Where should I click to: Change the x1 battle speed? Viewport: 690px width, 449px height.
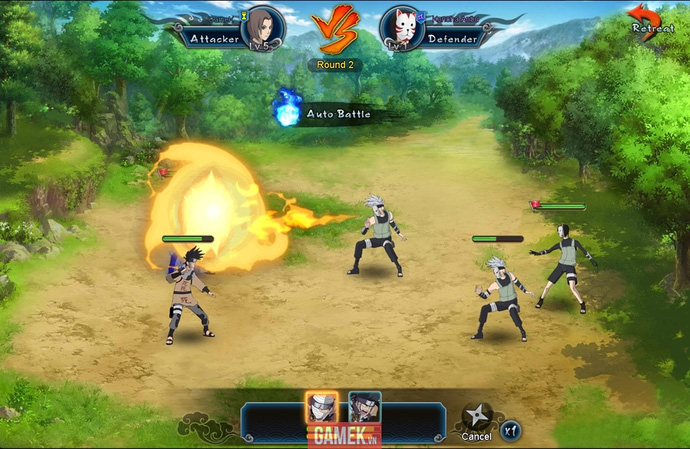click(510, 427)
